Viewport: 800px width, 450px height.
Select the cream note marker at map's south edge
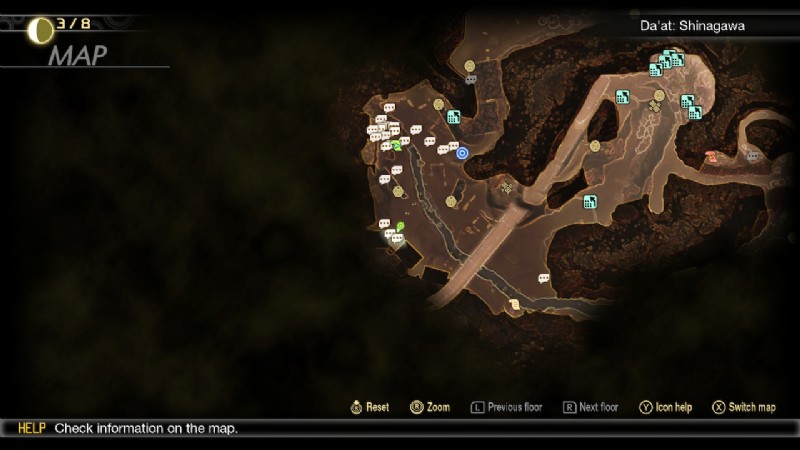pyautogui.click(x=515, y=304)
